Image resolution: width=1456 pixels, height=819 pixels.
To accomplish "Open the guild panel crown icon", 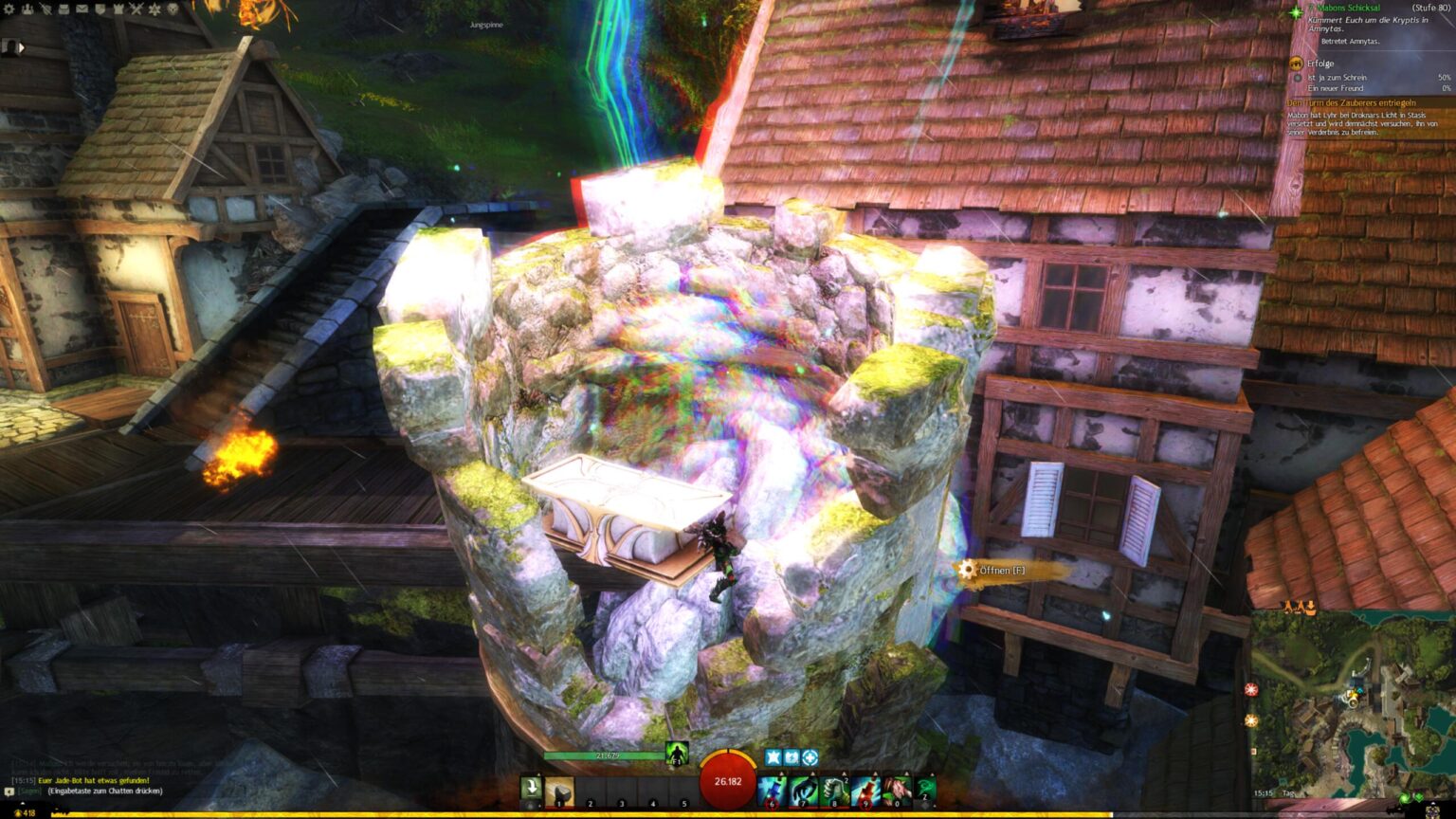I will (x=118, y=9).
